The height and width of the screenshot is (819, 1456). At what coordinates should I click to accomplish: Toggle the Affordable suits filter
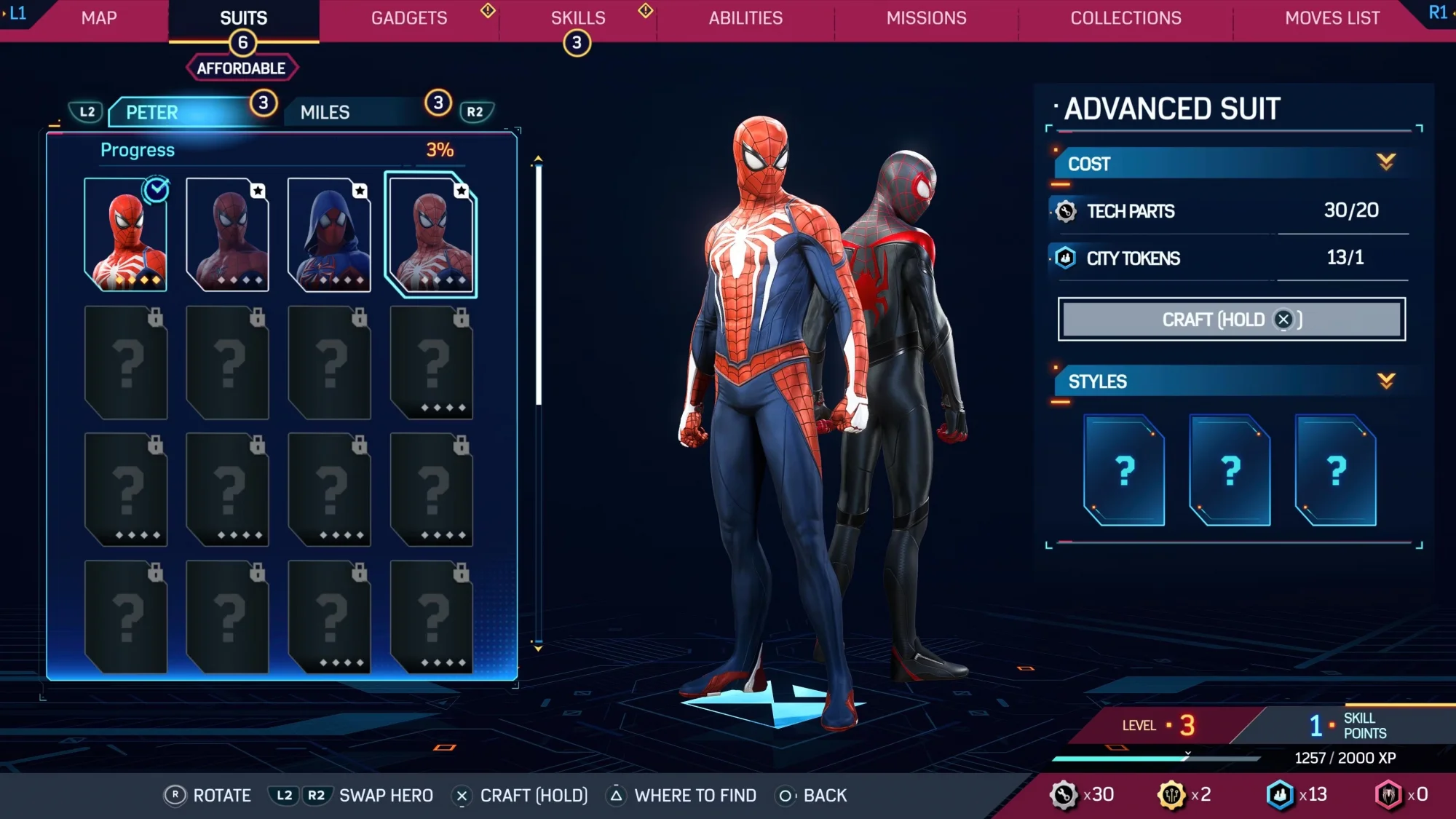[241, 67]
